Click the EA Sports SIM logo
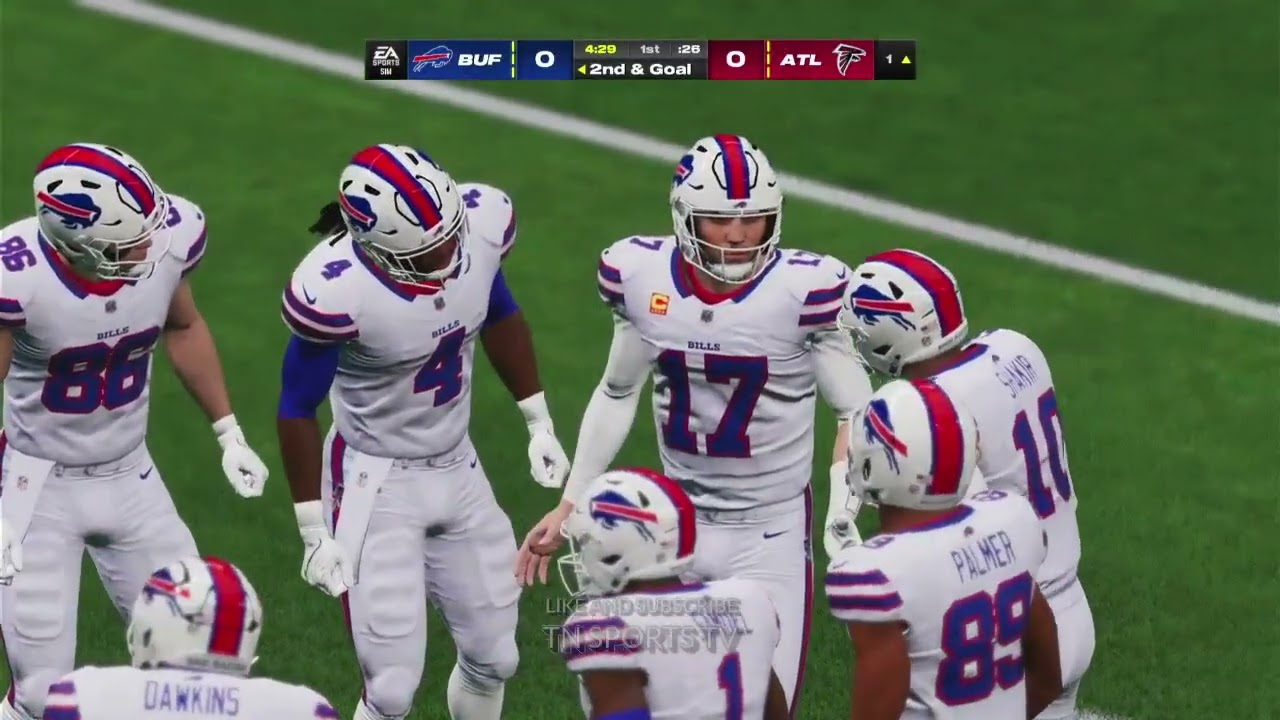 (x=385, y=59)
